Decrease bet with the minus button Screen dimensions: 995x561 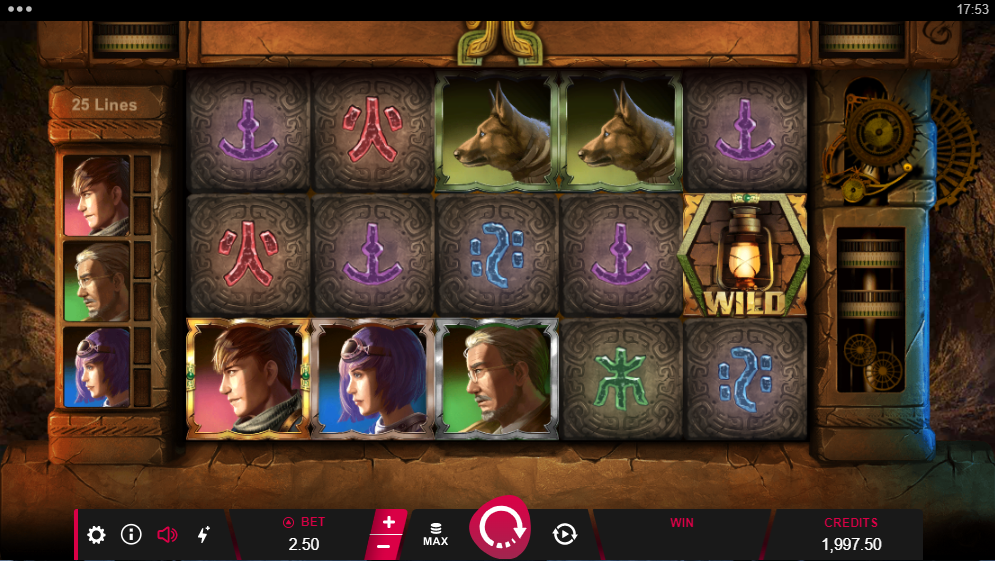(384, 546)
